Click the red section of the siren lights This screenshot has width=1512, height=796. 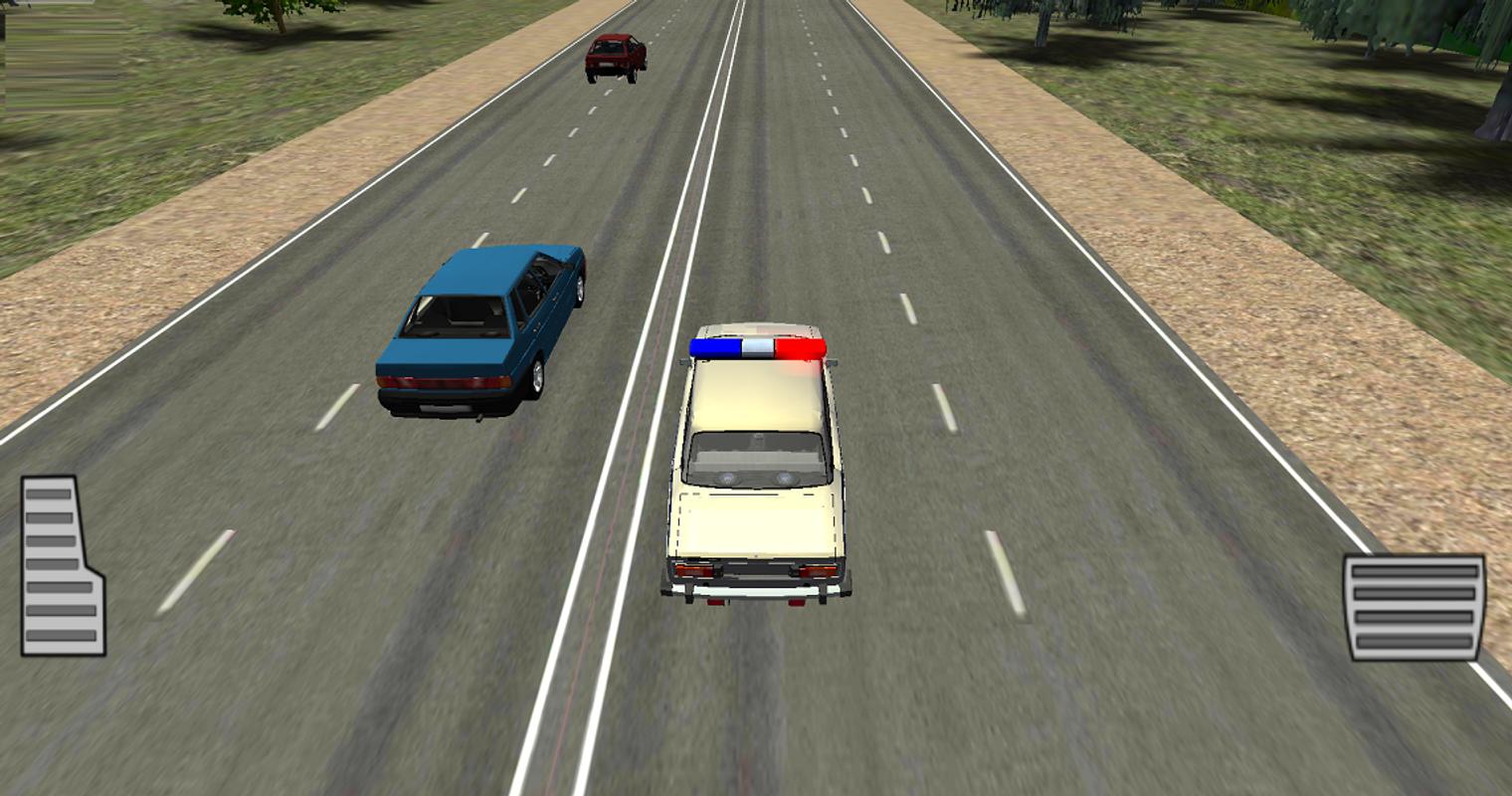802,347
